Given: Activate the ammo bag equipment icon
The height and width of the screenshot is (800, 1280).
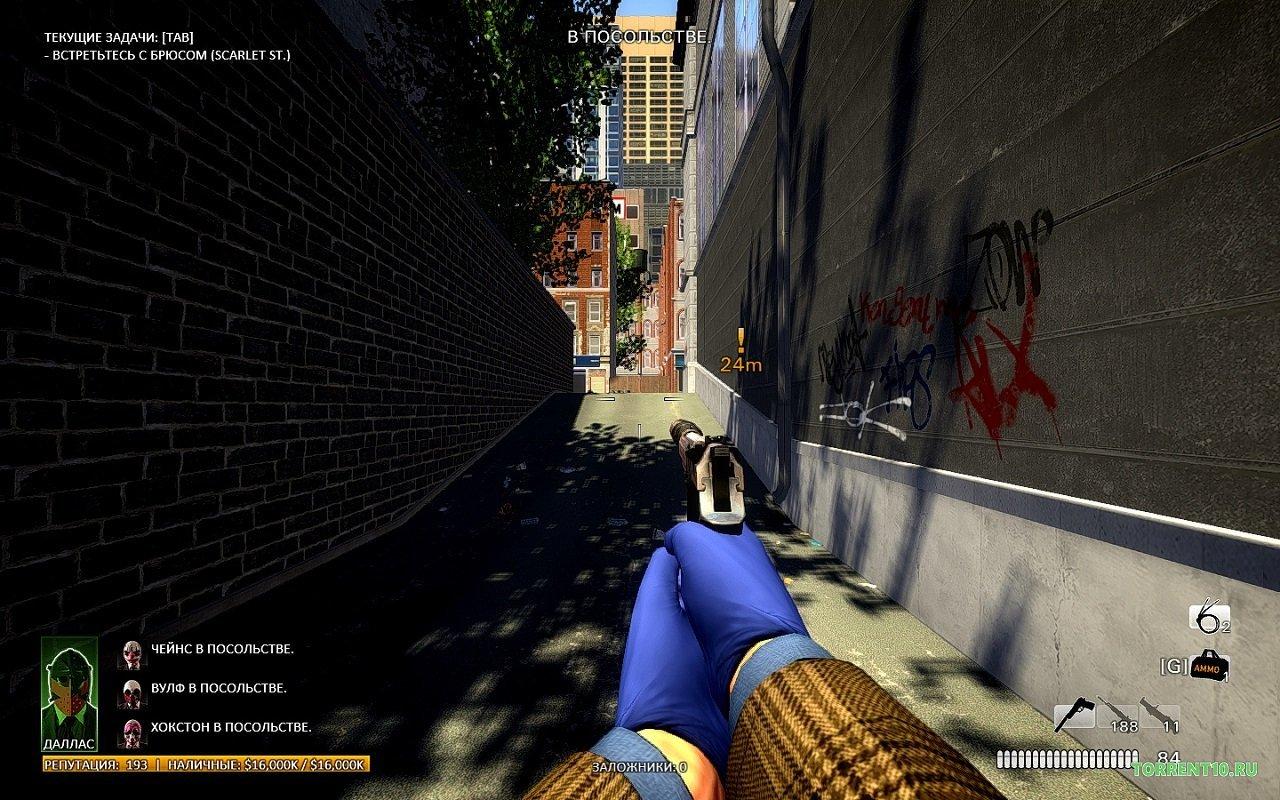Looking at the screenshot, I should point(1208,666).
